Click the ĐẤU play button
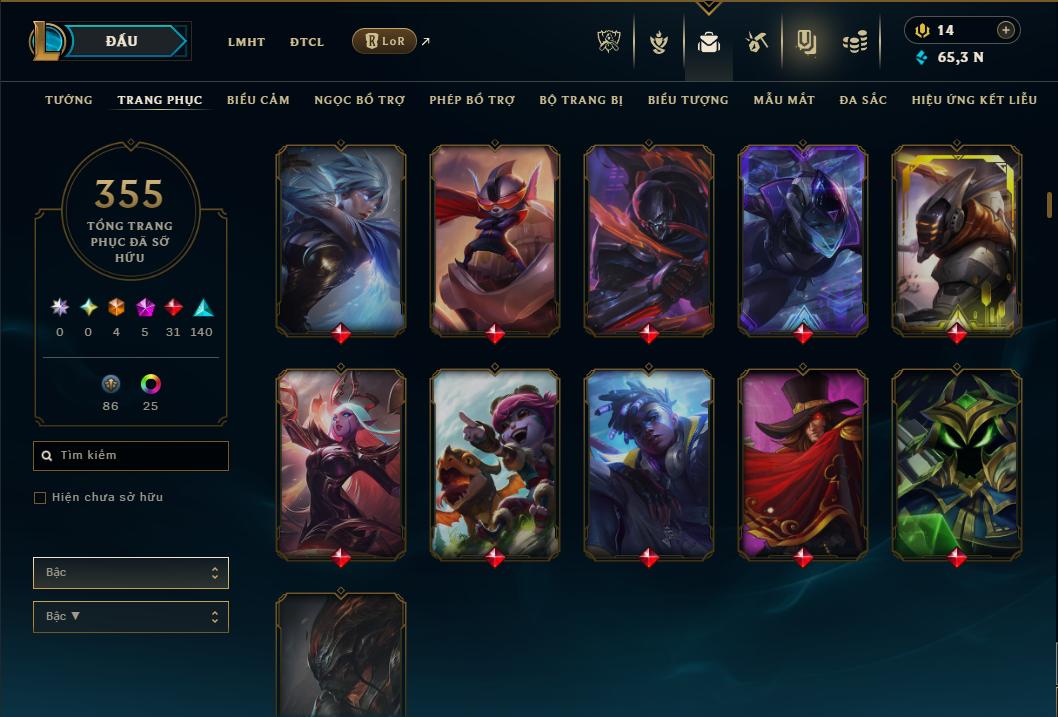Screen dimensions: 1058x717 [x=122, y=41]
